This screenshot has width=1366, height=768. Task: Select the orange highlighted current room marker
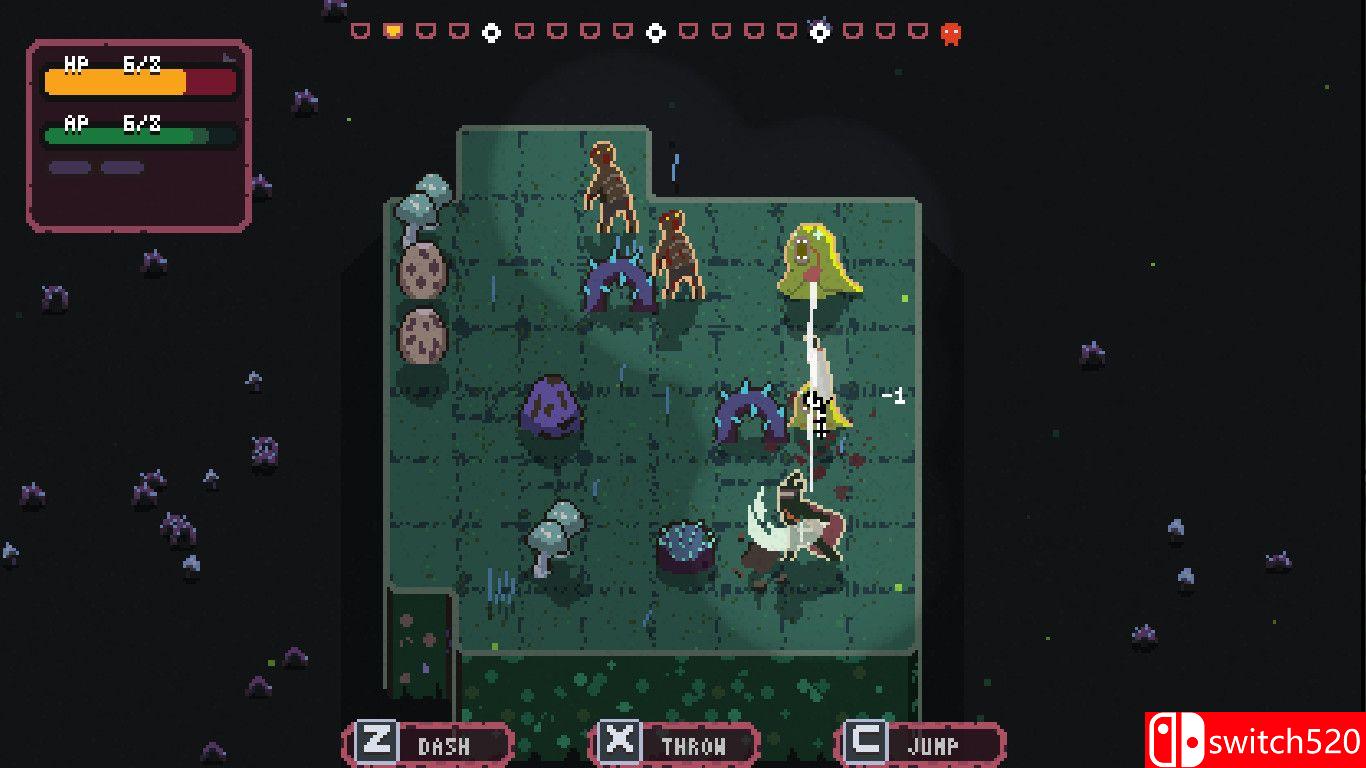click(393, 32)
